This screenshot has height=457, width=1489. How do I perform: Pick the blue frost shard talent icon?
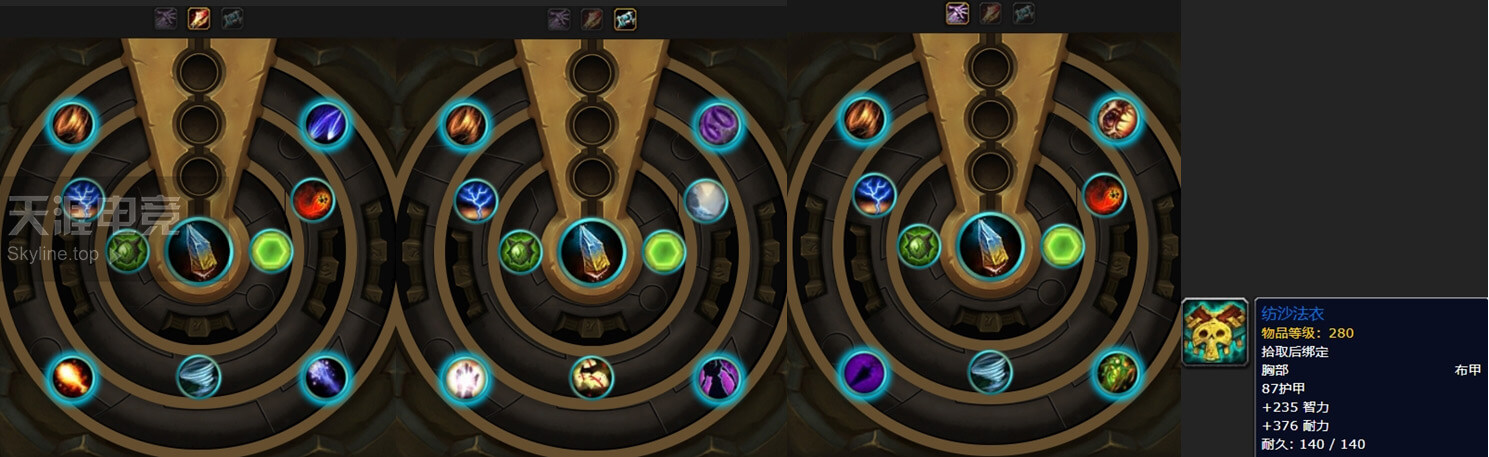(326, 378)
